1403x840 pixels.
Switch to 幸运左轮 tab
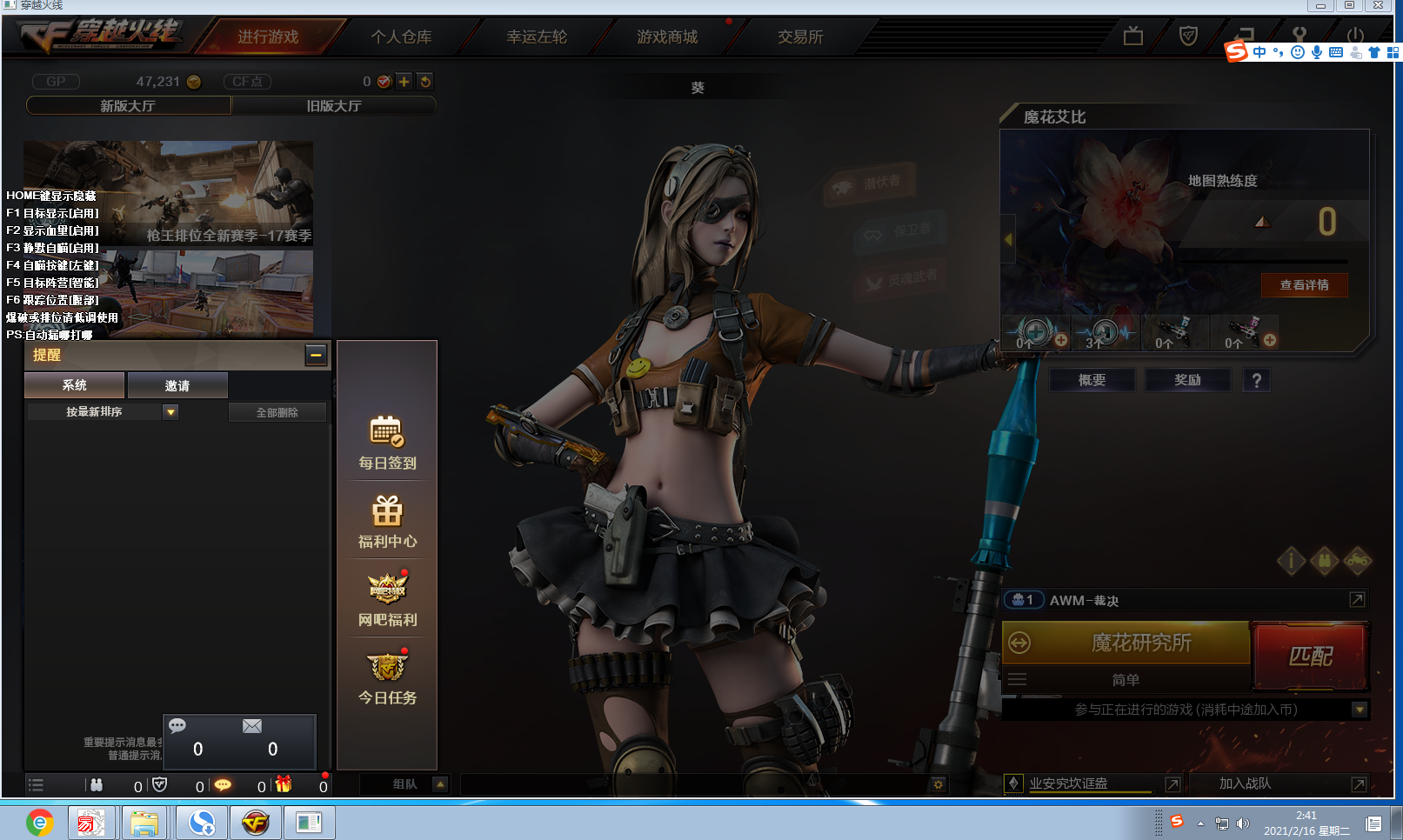(x=537, y=37)
